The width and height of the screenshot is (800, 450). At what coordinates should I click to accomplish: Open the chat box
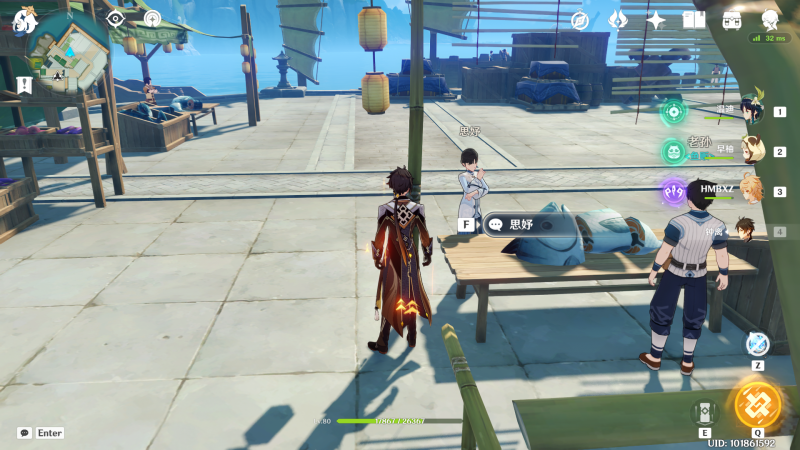[25, 433]
